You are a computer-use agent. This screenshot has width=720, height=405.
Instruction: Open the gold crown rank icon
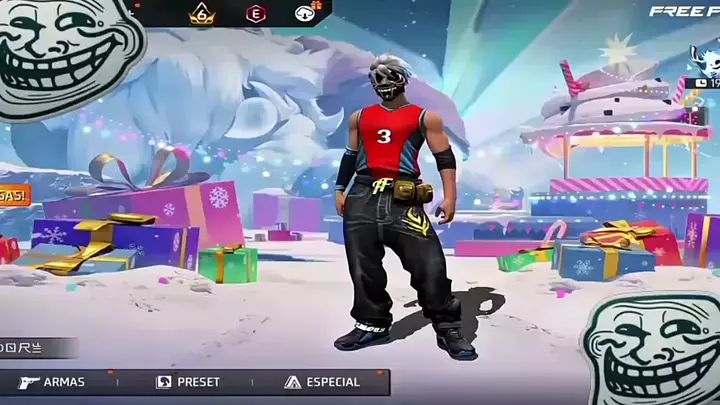pyautogui.click(x=202, y=14)
